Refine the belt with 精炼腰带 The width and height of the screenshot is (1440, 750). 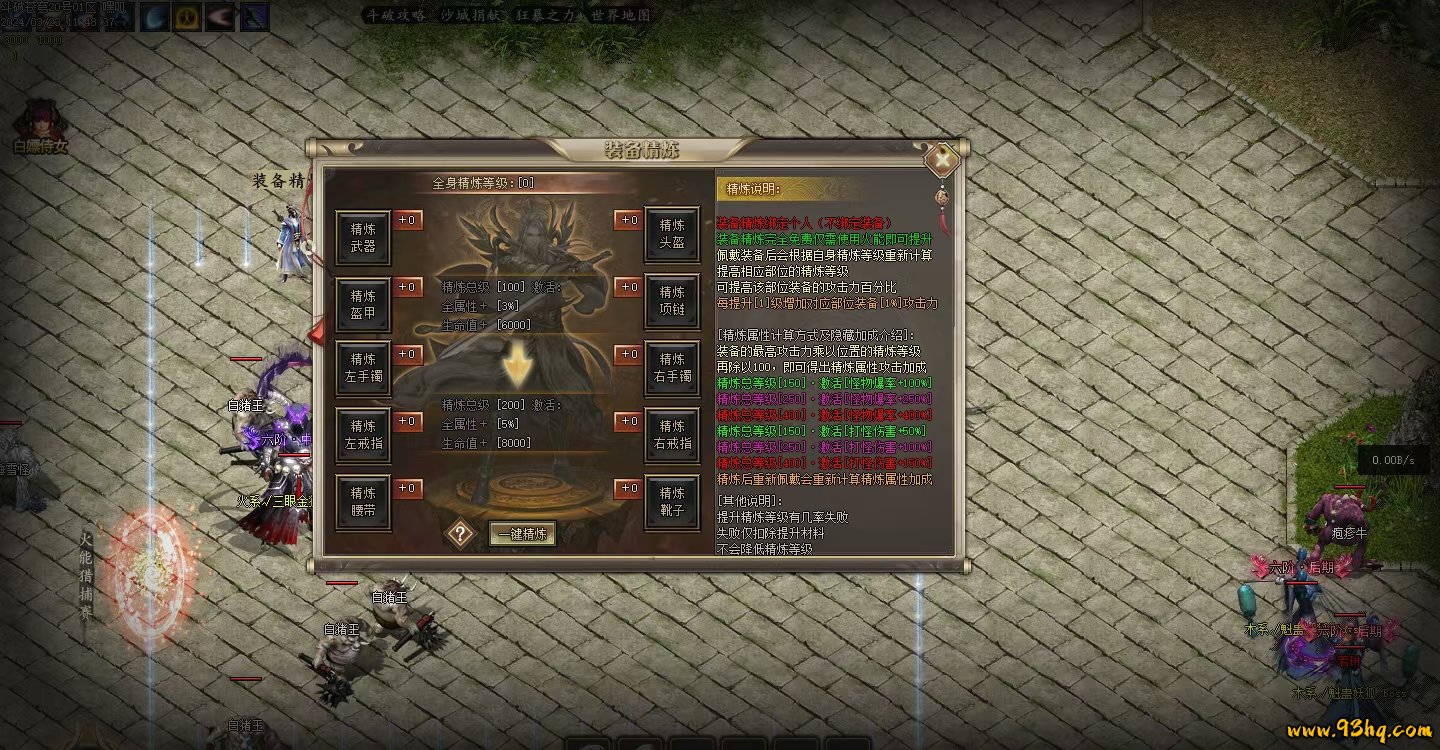[x=363, y=502]
